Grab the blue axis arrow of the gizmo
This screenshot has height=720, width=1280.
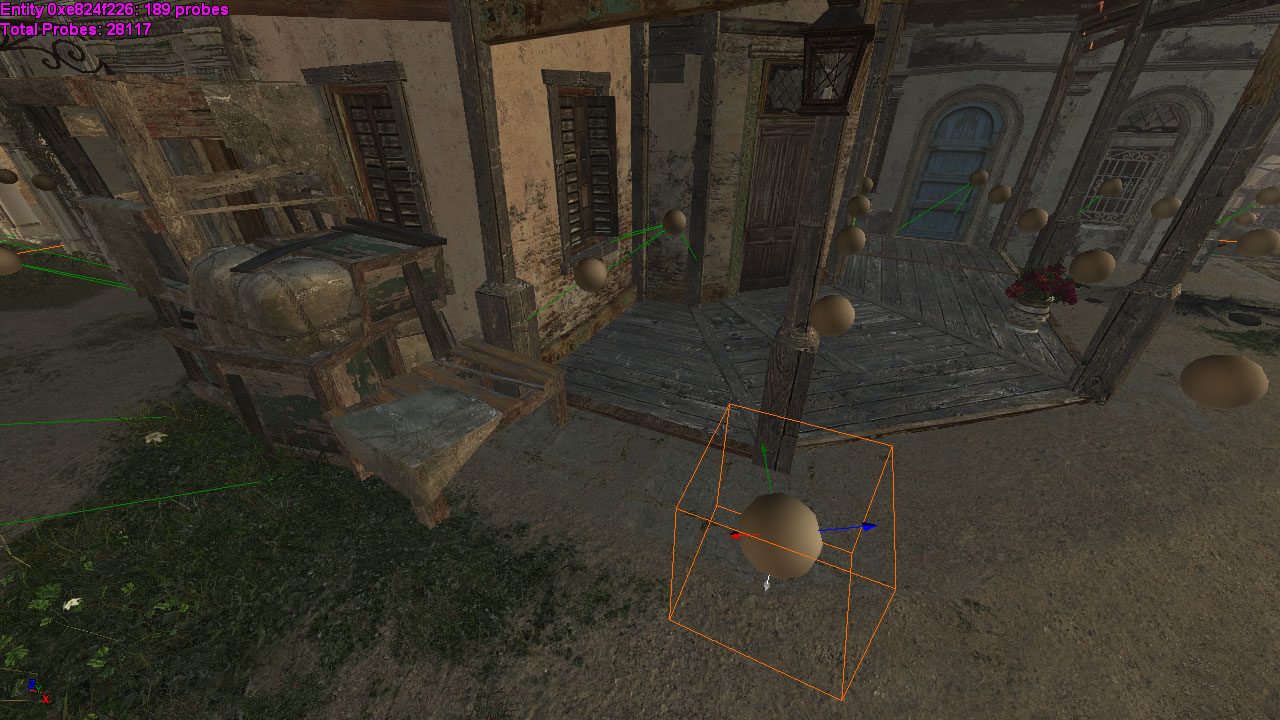click(867, 526)
